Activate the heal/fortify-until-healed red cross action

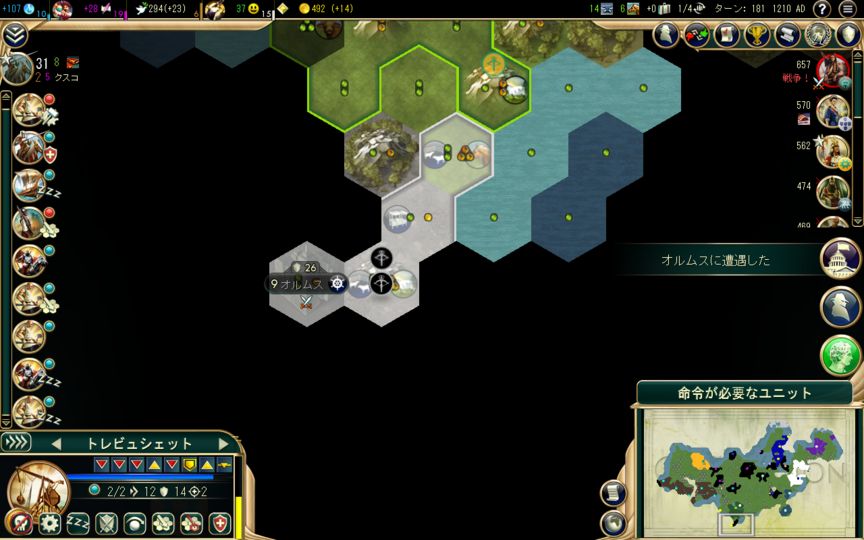[220, 523]
